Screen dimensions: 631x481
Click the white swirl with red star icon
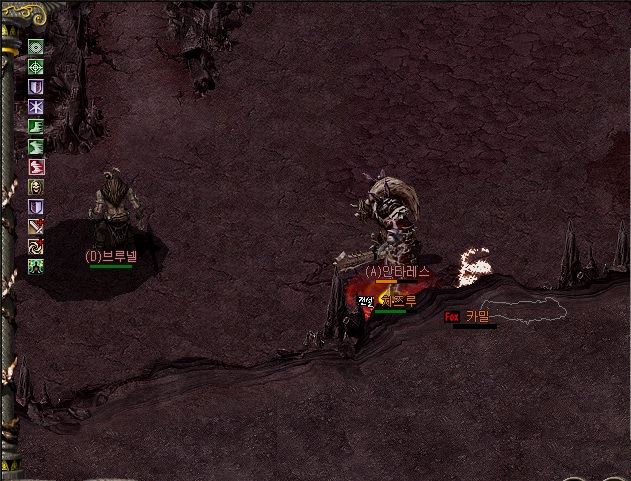click(36, 246)
